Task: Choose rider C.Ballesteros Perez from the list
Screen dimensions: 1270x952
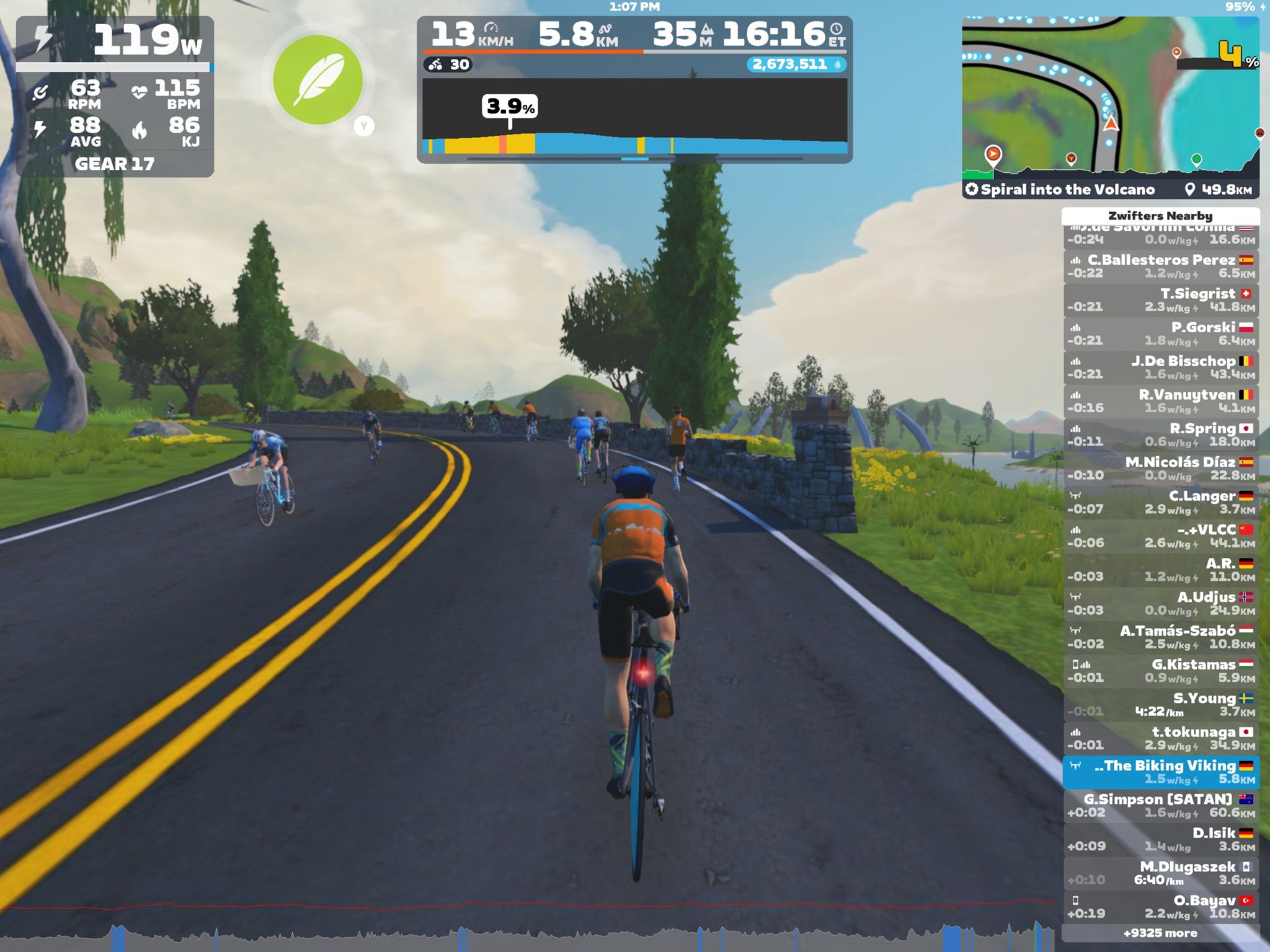Action: tap(1161, 267)
